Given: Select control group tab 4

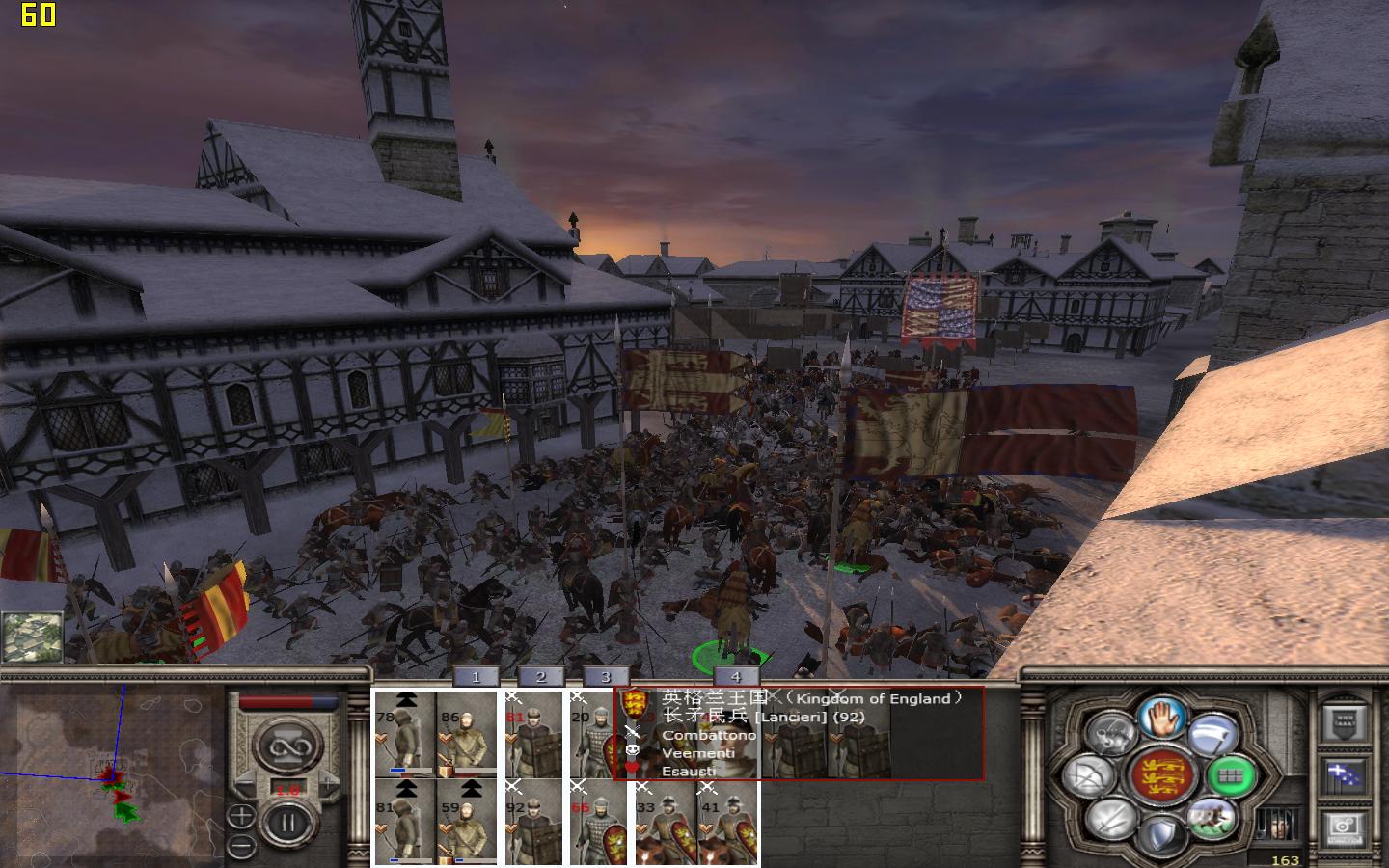Looking at the screenshot, I should [x=736, y=677].
